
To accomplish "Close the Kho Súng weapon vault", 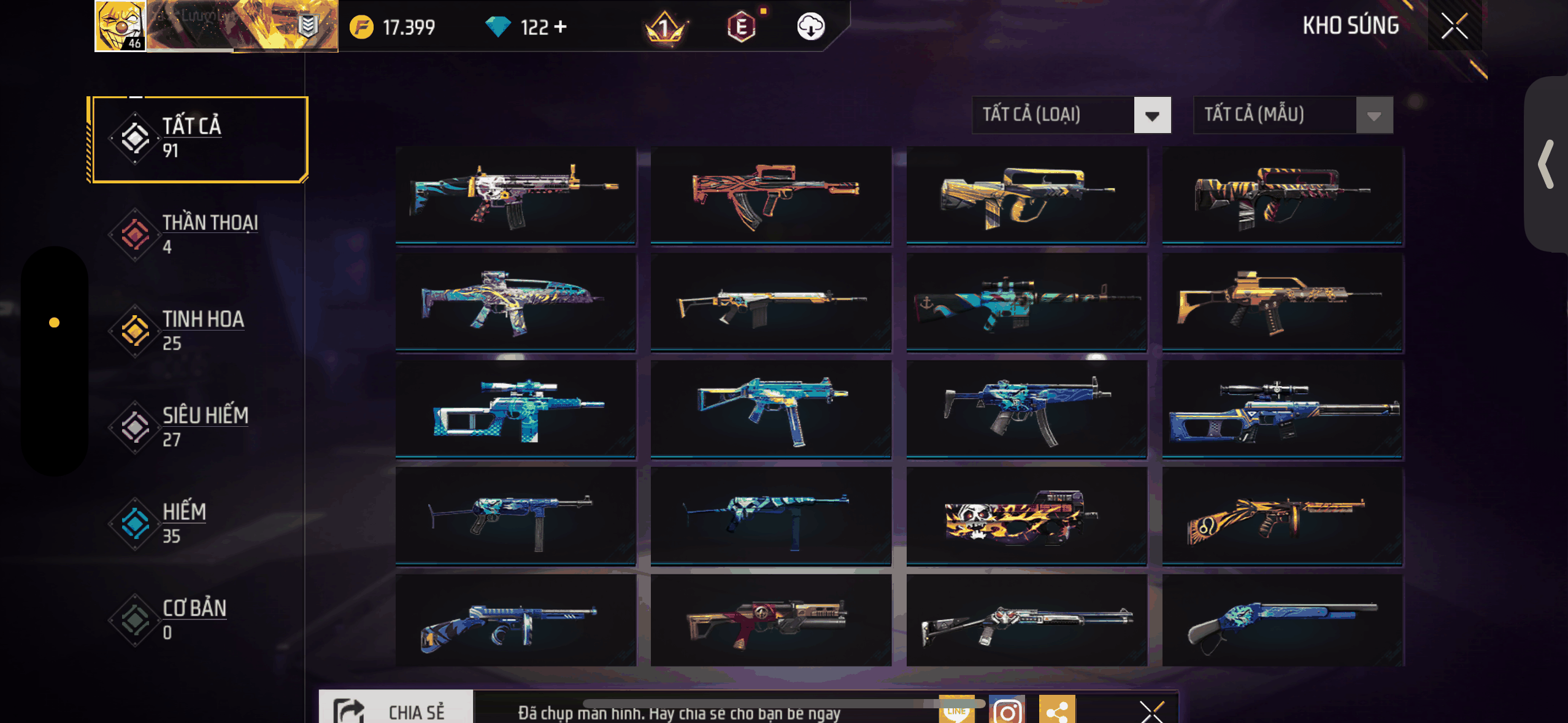I will click(1454, 26).
